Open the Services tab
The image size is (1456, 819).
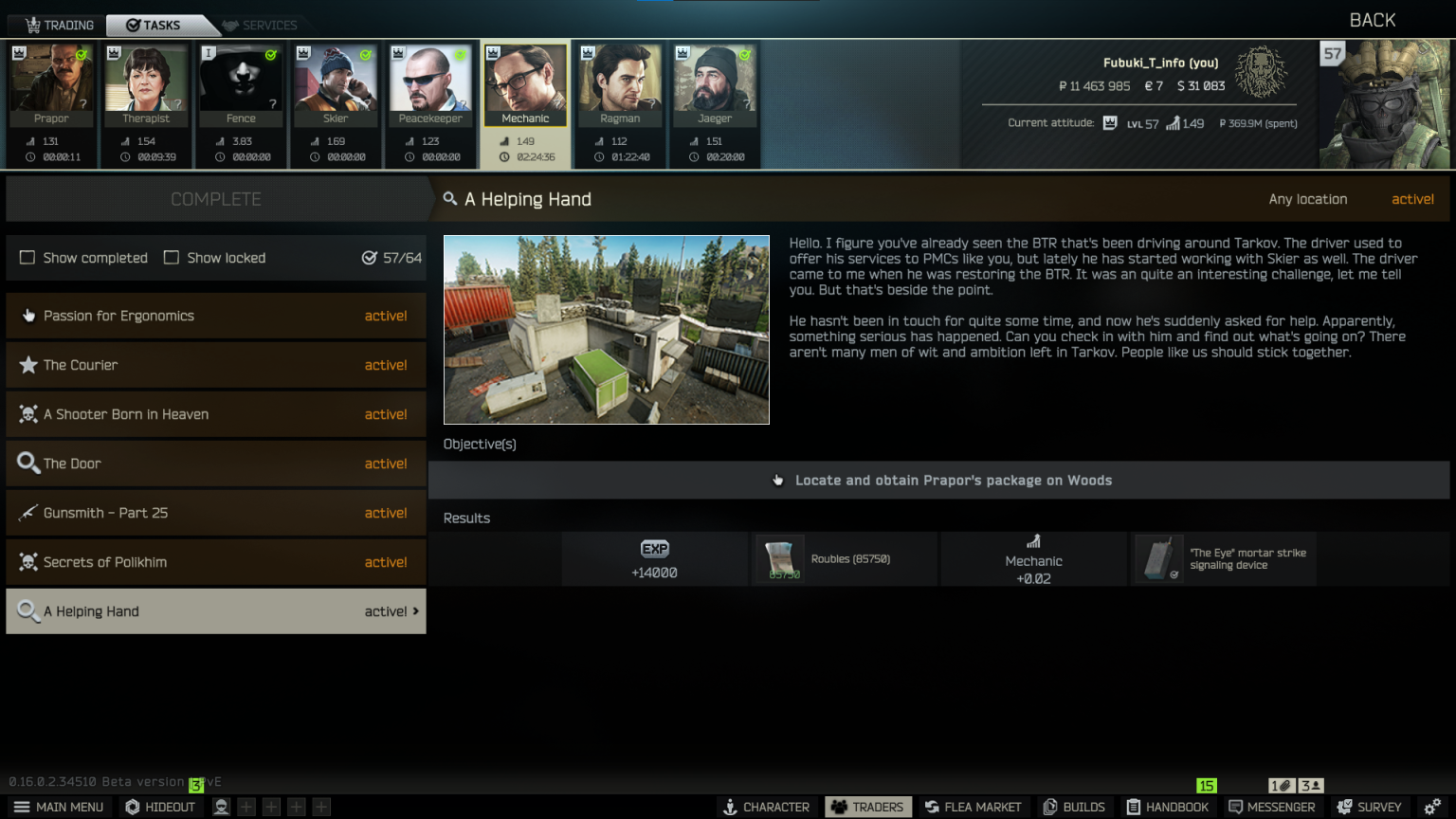[260, 25]
